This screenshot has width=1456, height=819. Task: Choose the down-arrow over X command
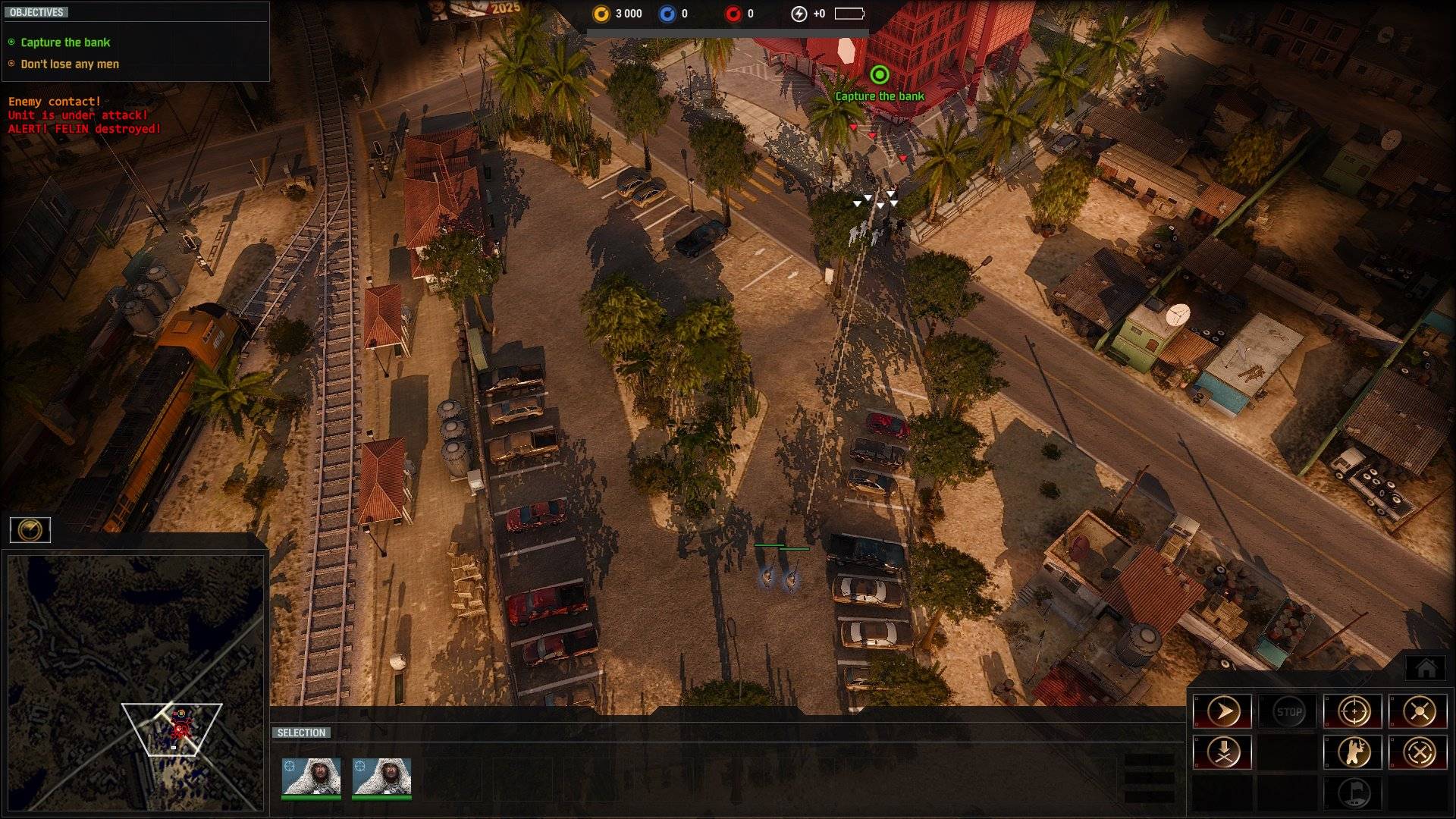(x=1222, y=752)
